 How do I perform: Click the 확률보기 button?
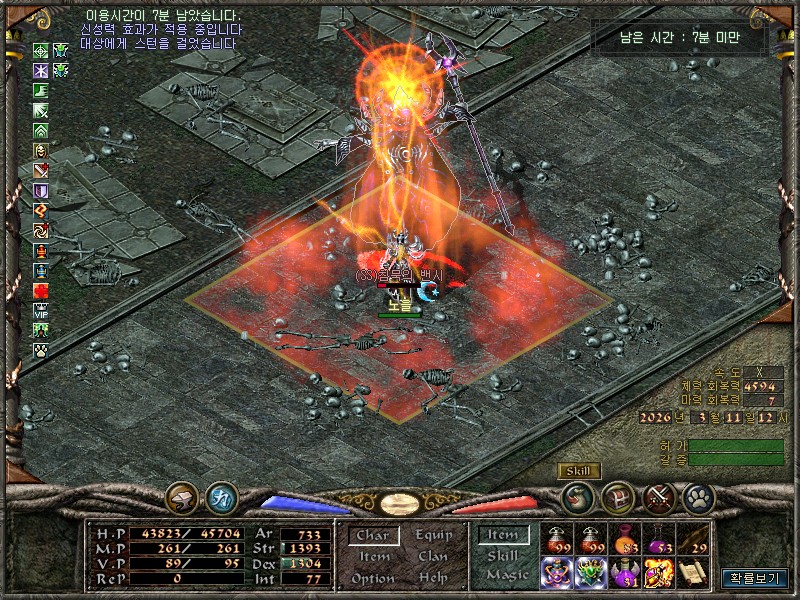755,578
